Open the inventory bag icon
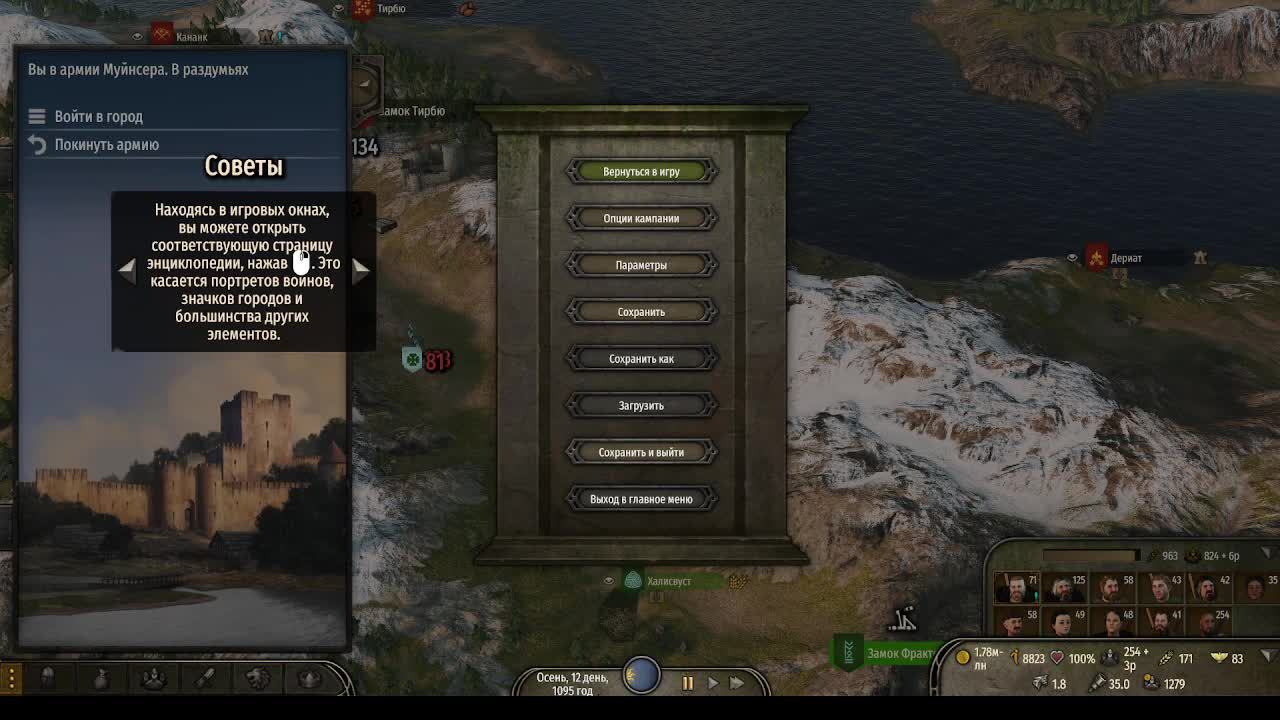1280x720 pixels. (101, 678)
